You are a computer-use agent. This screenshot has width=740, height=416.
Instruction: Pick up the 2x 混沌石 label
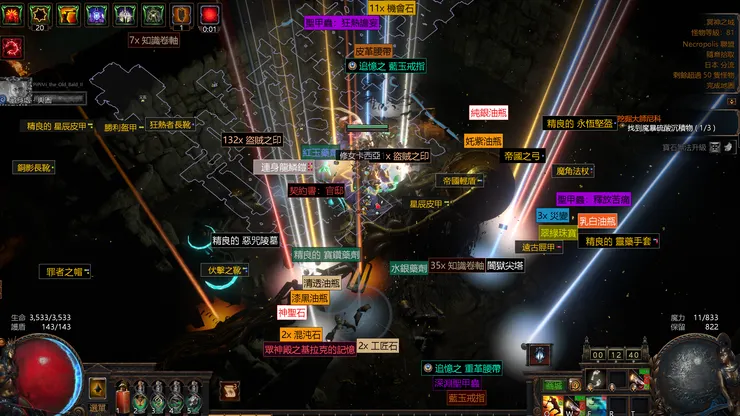pos(301,334)
